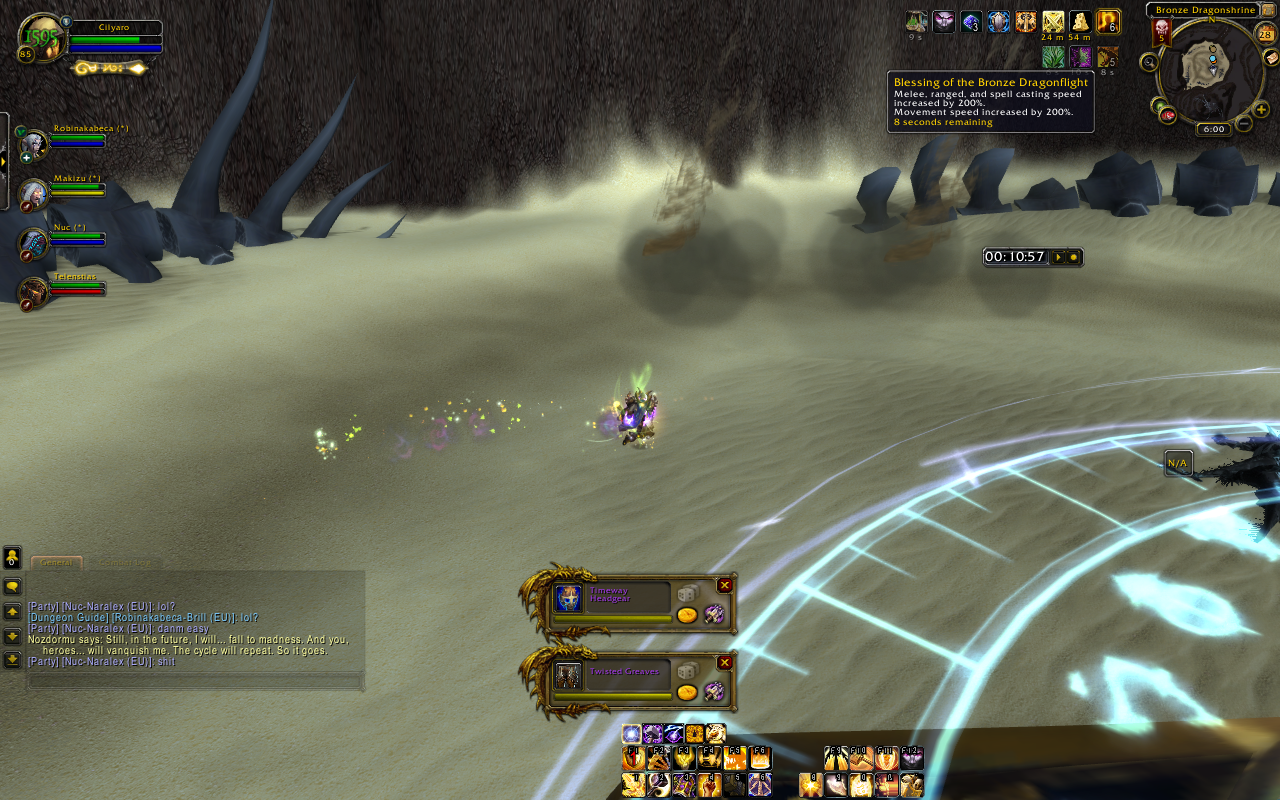
Task: Zoom in the minimap
Action: pyautogui.click(x=1261, y=109)
